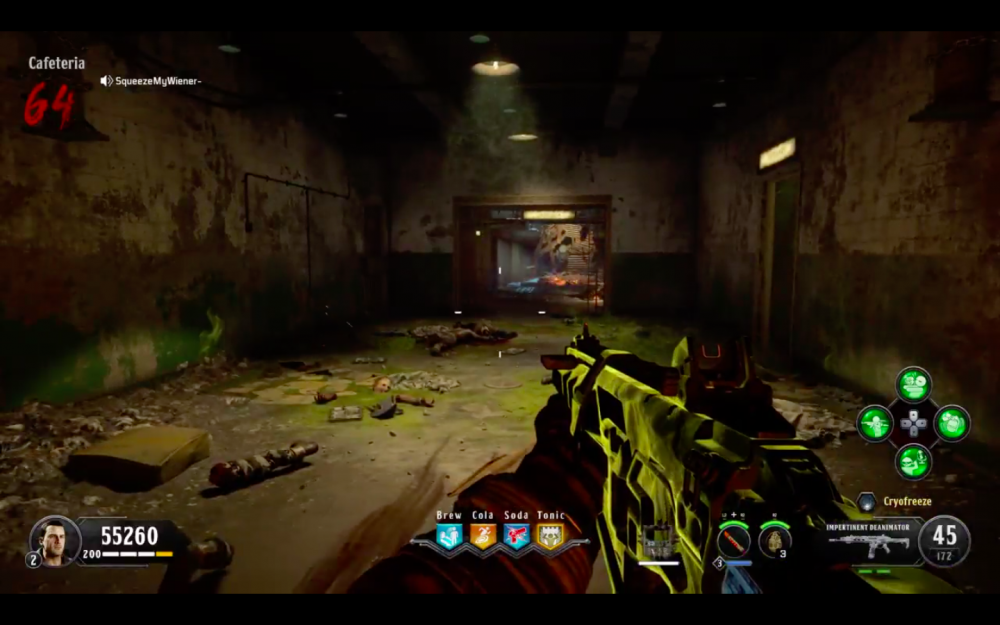This screenshot has width=1000, height=625.
Task: Trigger the right green elixir icon
Action: (x=951, y=423)
